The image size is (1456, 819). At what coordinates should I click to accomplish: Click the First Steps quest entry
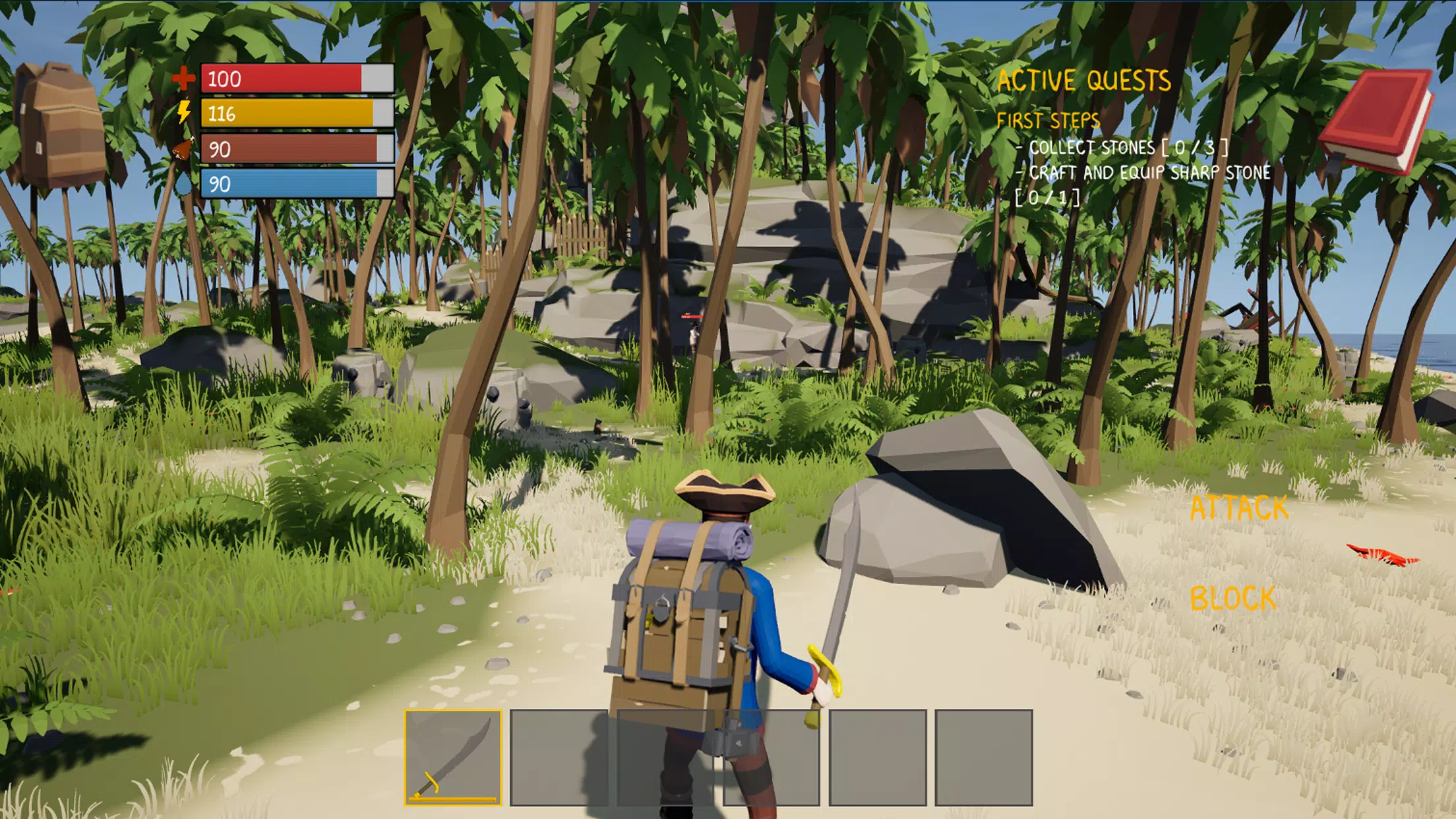coord(1048,121)
